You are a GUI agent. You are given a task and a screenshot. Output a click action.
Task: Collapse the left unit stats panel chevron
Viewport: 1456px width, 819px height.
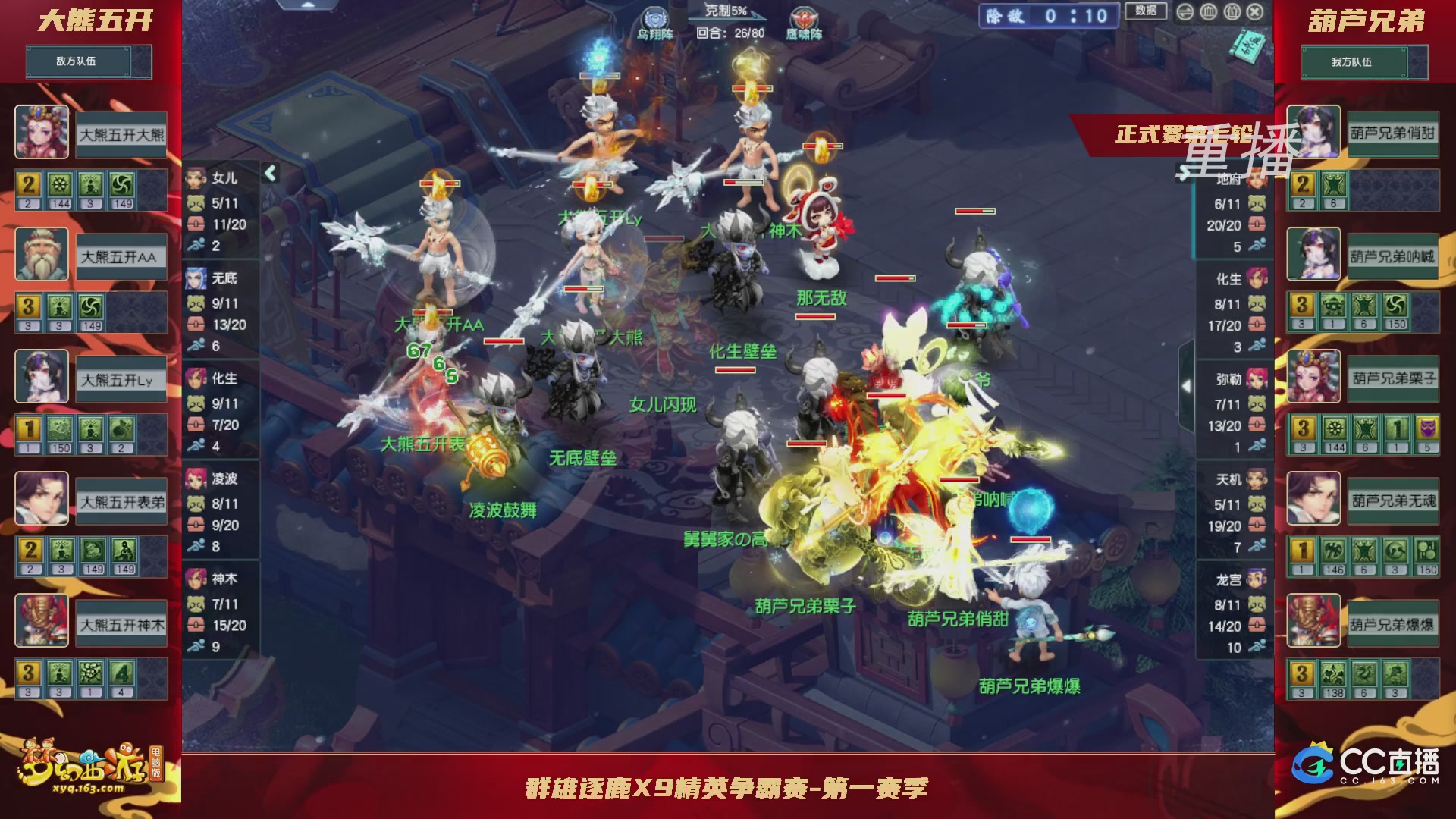coord(270,171)
